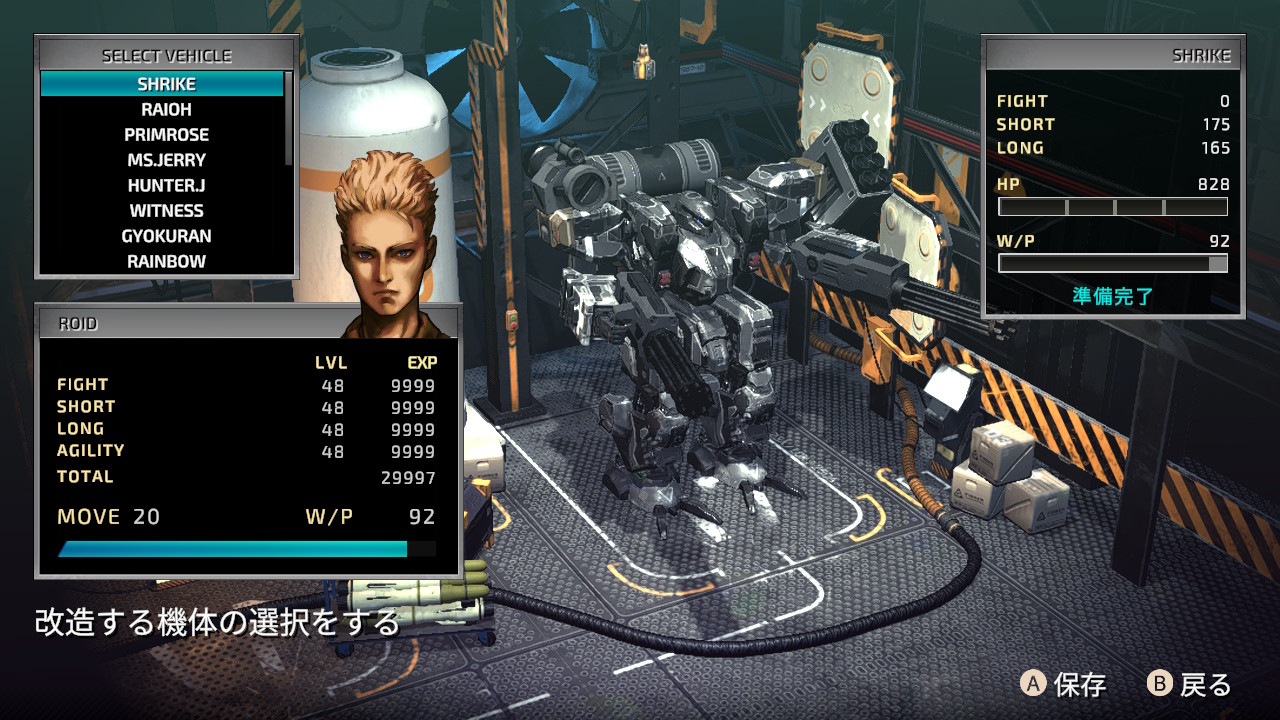Click the vehicle list scrollbar
The image size is (1280, 720).
[x=289, y=118]
